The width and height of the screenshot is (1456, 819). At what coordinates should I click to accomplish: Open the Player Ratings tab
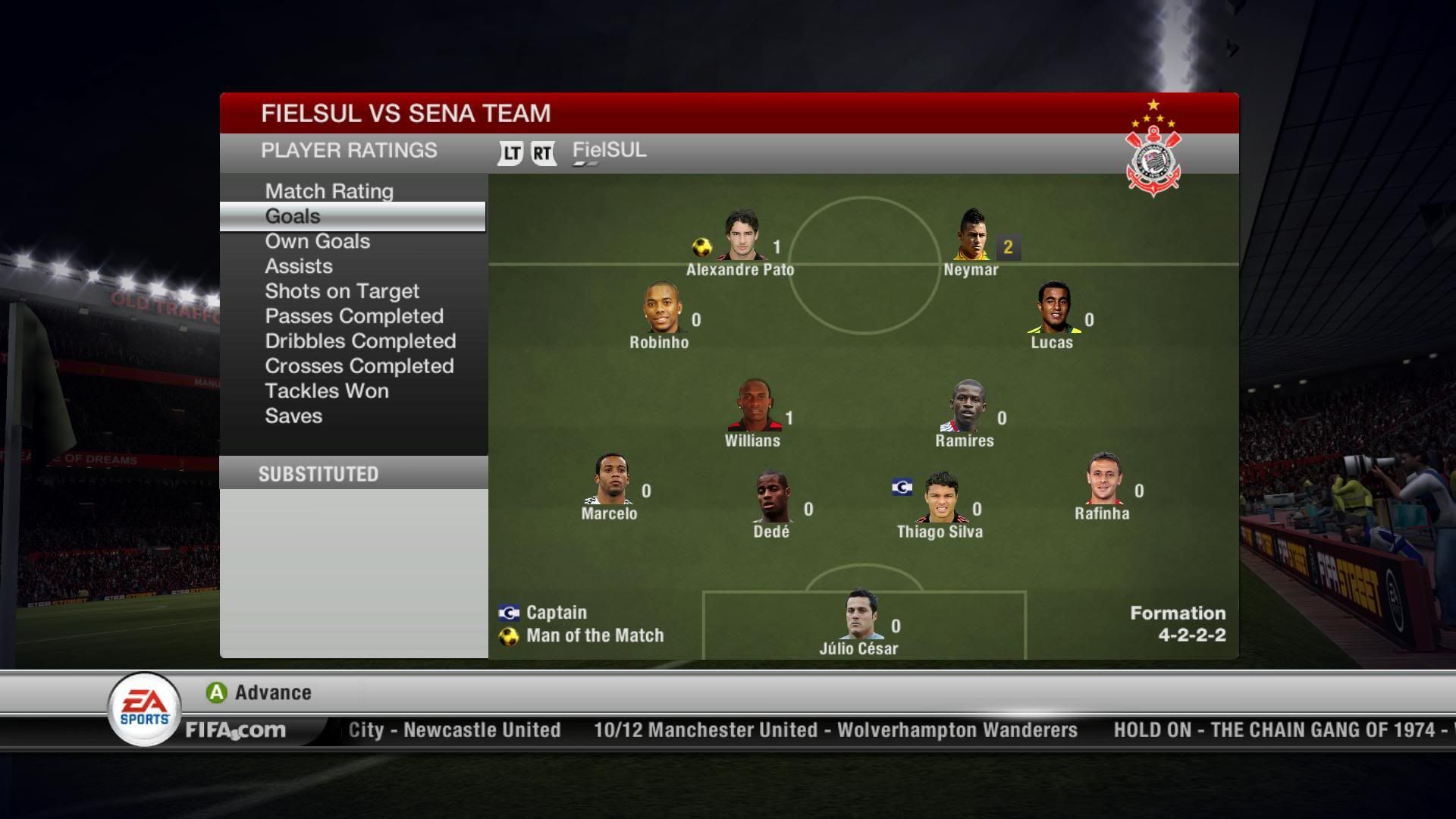tap(350, 150)
